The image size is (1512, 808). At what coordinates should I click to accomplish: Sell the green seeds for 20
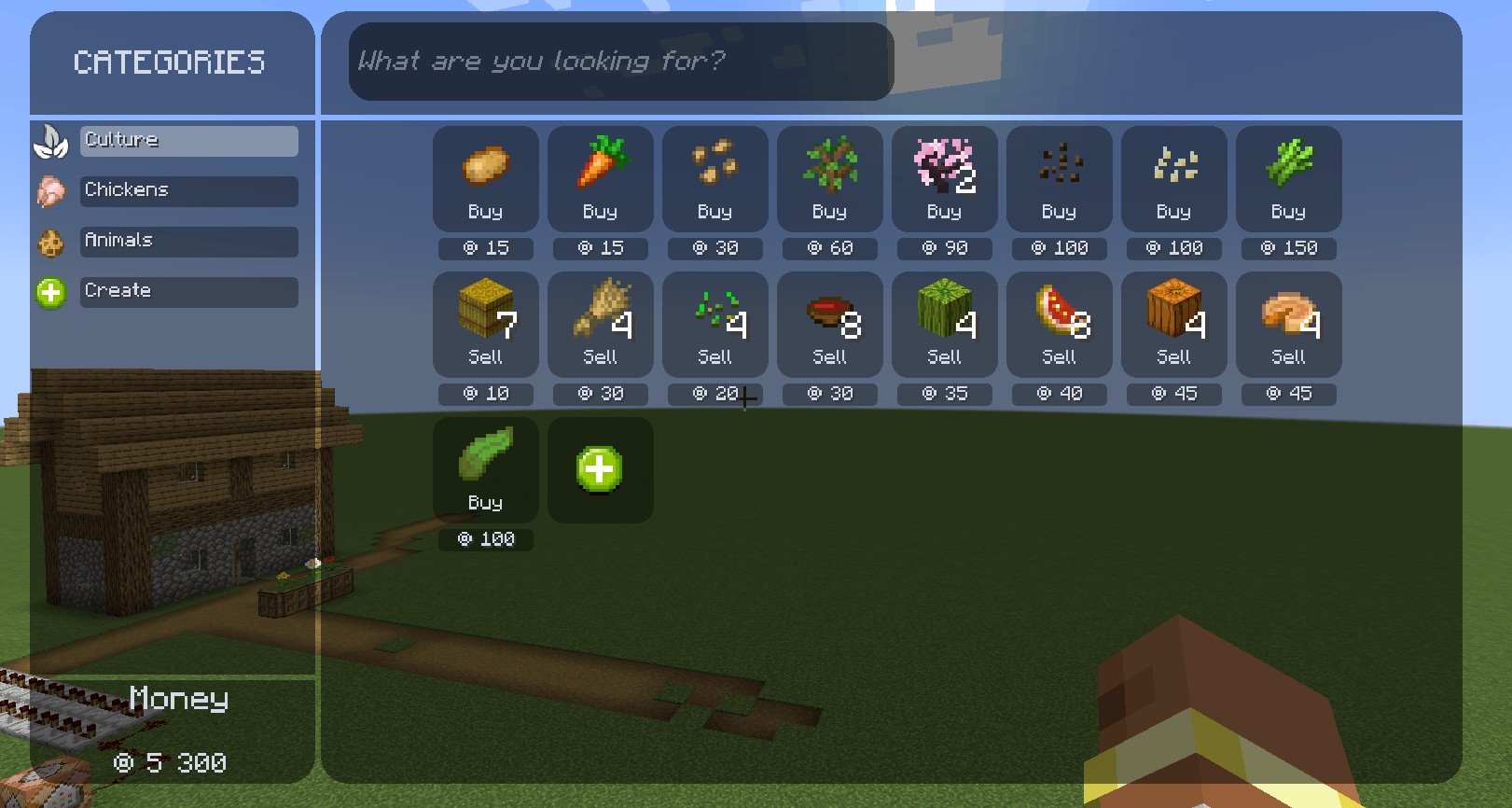tap(714, 325)
